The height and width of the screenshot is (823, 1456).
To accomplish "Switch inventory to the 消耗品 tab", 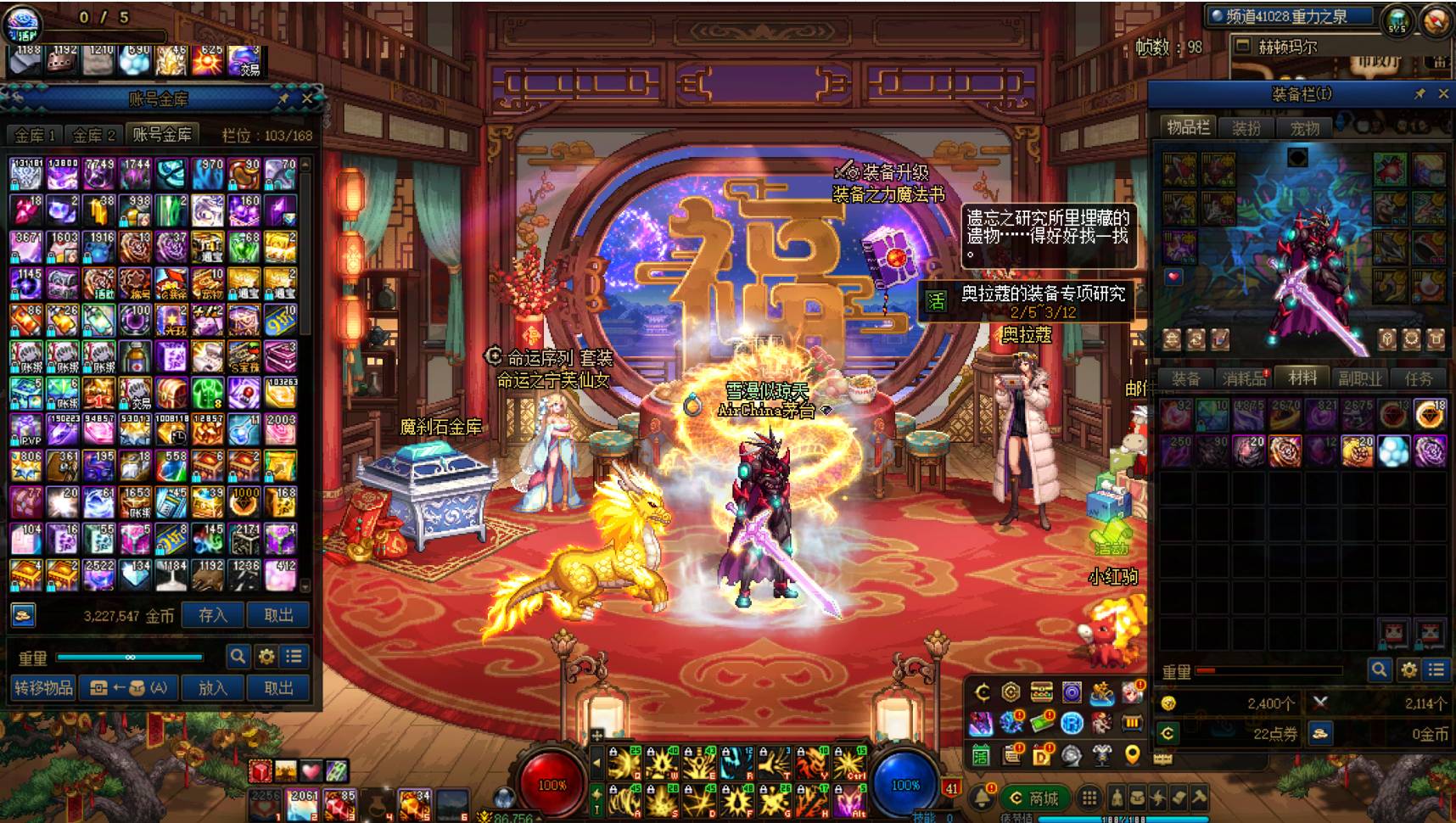I will coord(1244,378).
